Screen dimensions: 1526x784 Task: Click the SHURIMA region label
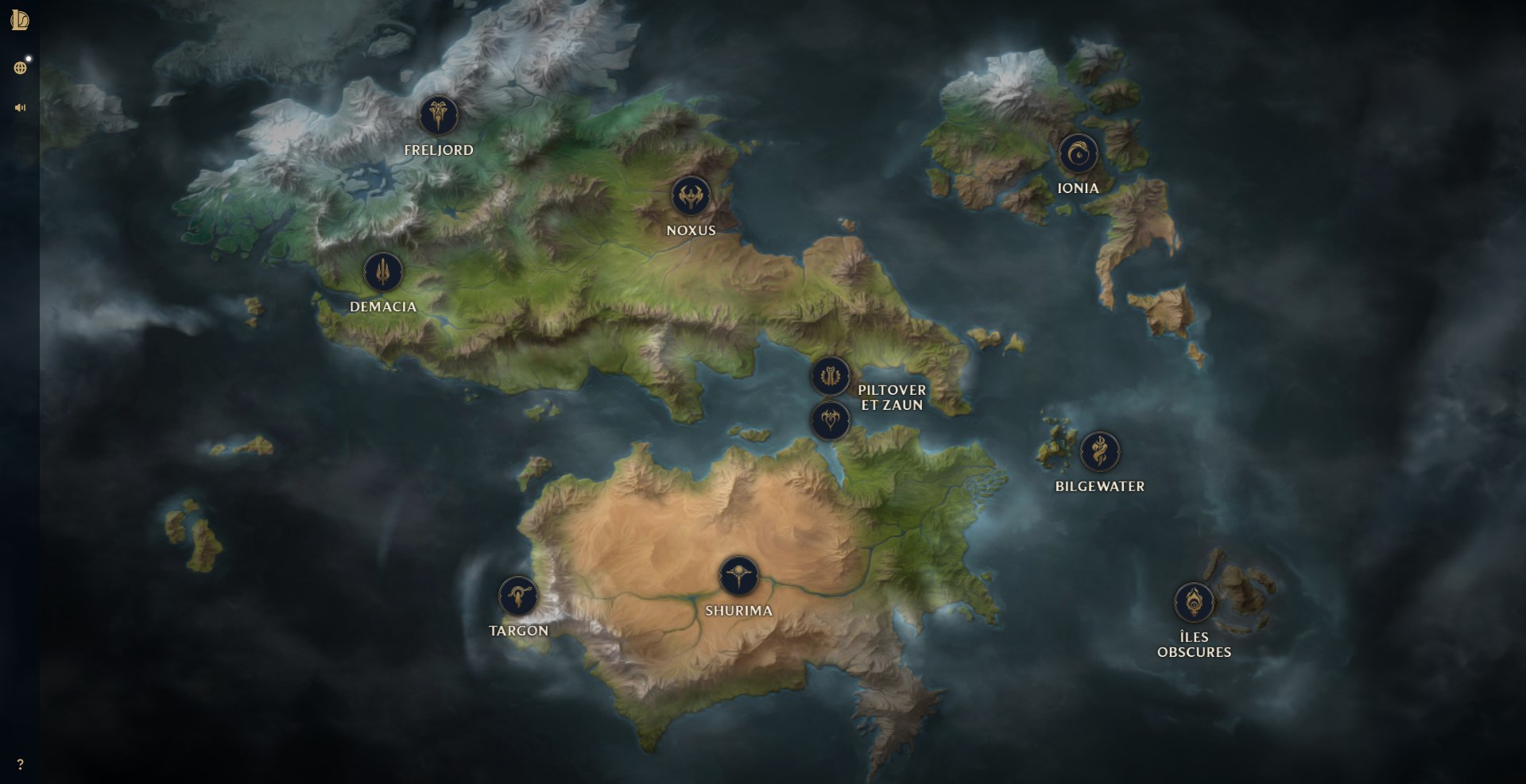coord(739,612)
